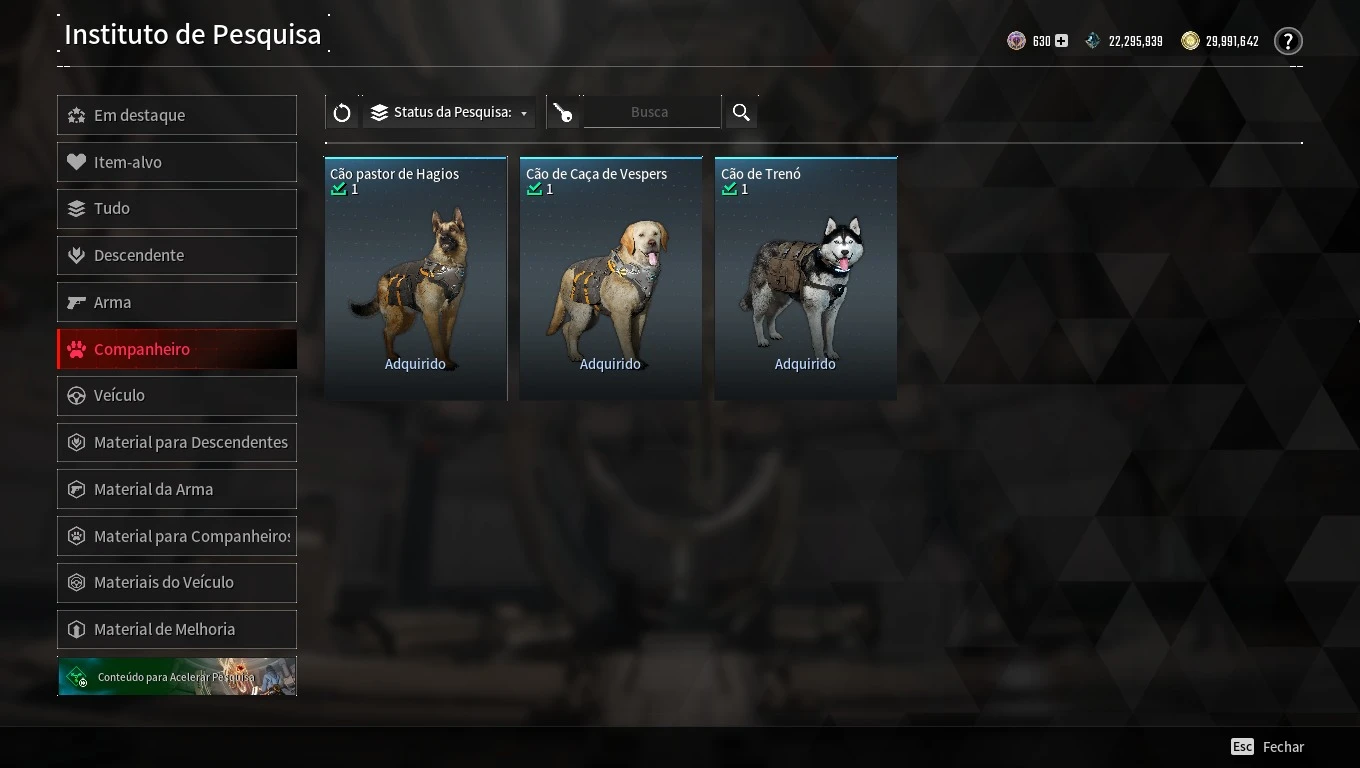Open the Em destaque category
Viewport: 1360px width, 768px height.
[177, 115]
